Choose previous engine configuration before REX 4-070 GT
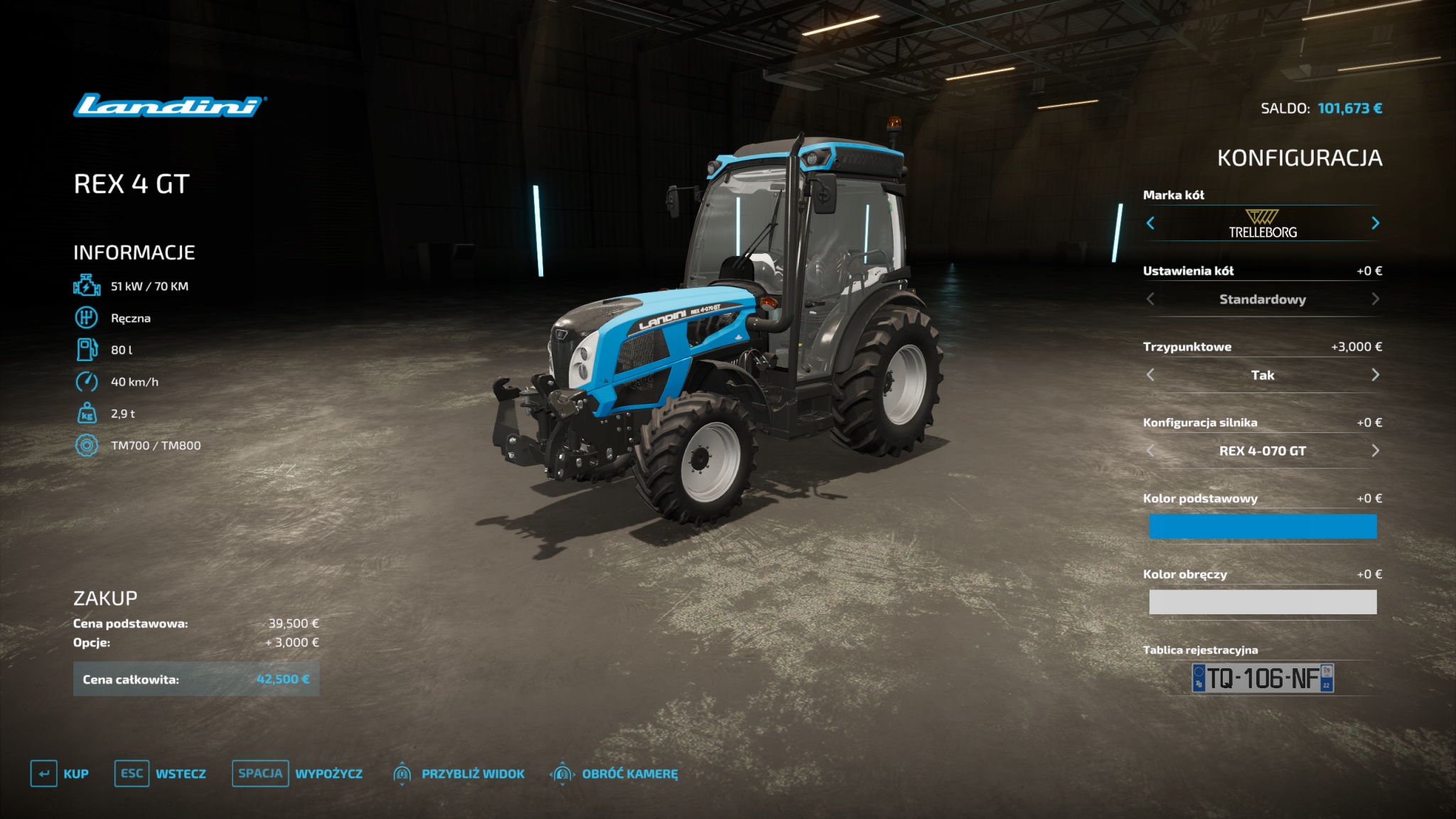1456x819 pixels. pyautogui.click(x=1150, y=451)
